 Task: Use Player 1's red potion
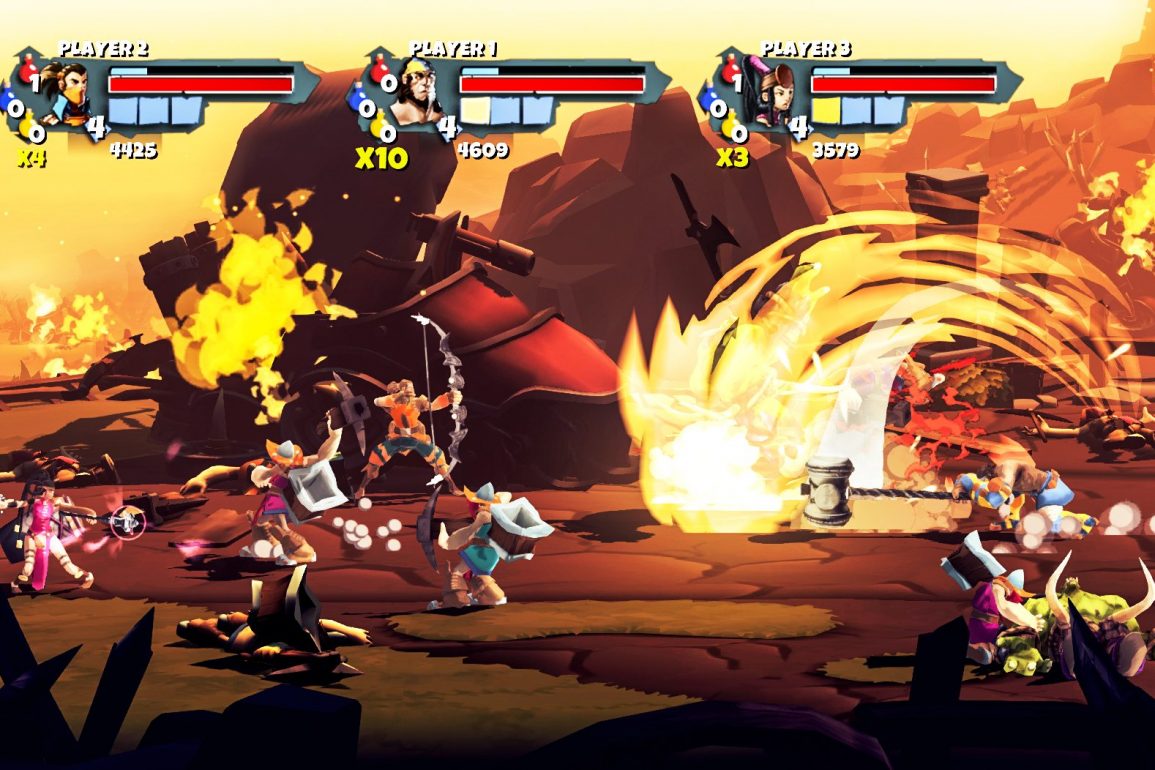380,70
